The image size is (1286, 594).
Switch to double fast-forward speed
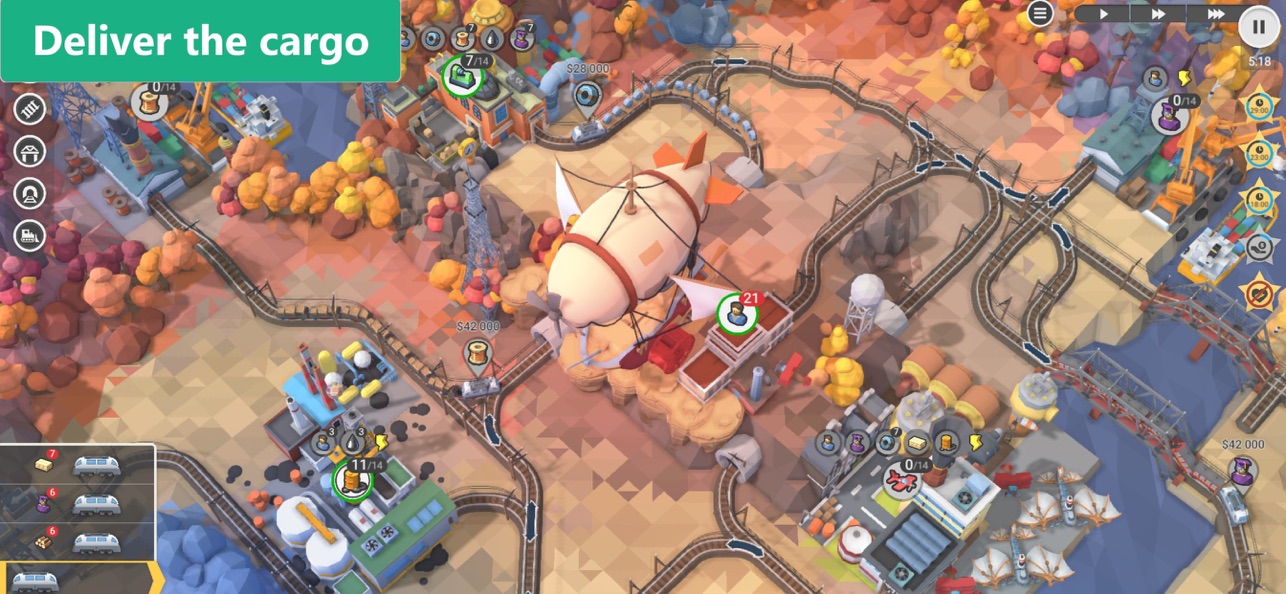pos(1158,14)
